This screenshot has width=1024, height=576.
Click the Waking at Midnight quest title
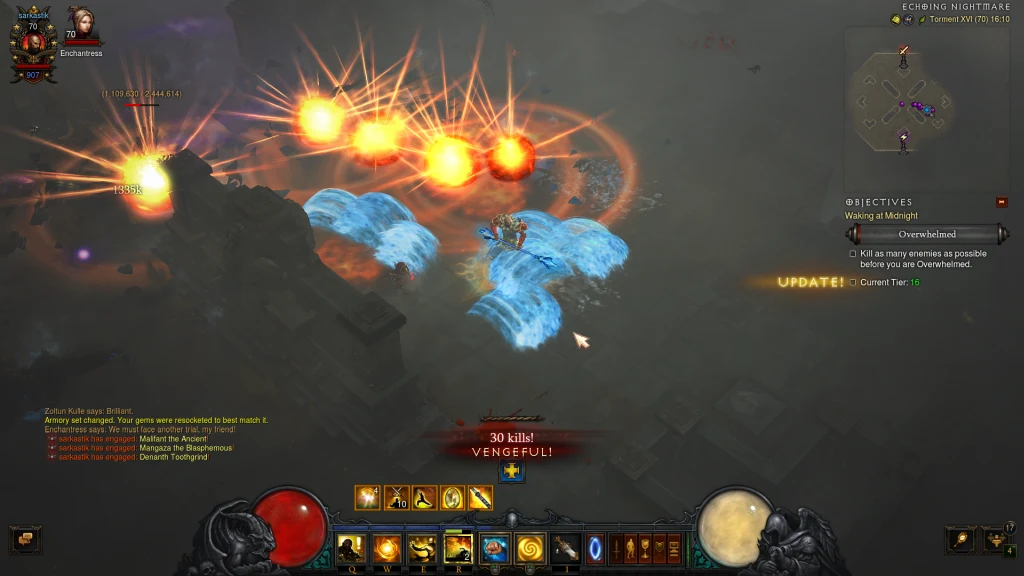click(x=881, y=216)
